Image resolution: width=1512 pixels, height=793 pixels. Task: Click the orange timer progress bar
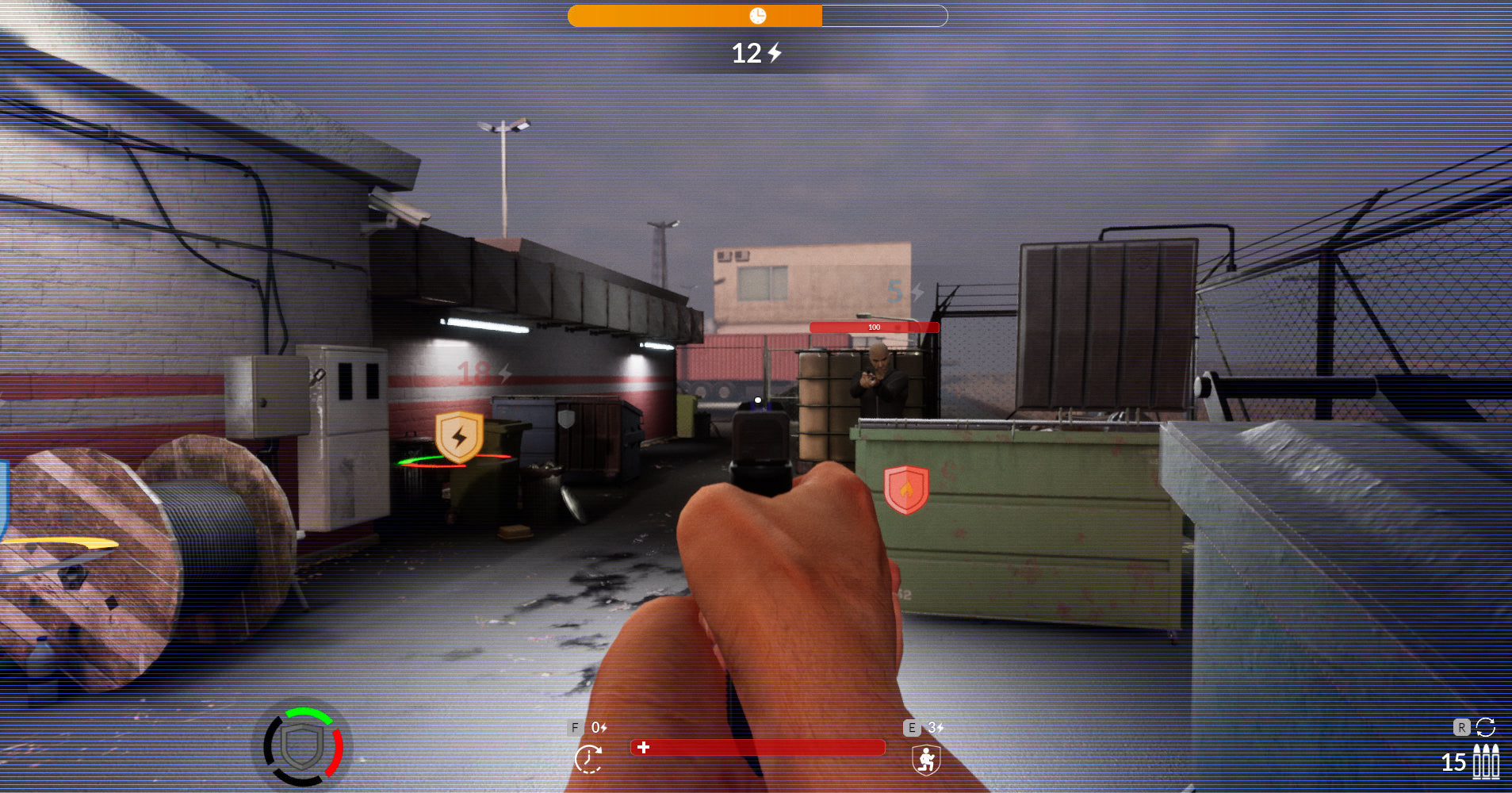(x=694, y=13)
